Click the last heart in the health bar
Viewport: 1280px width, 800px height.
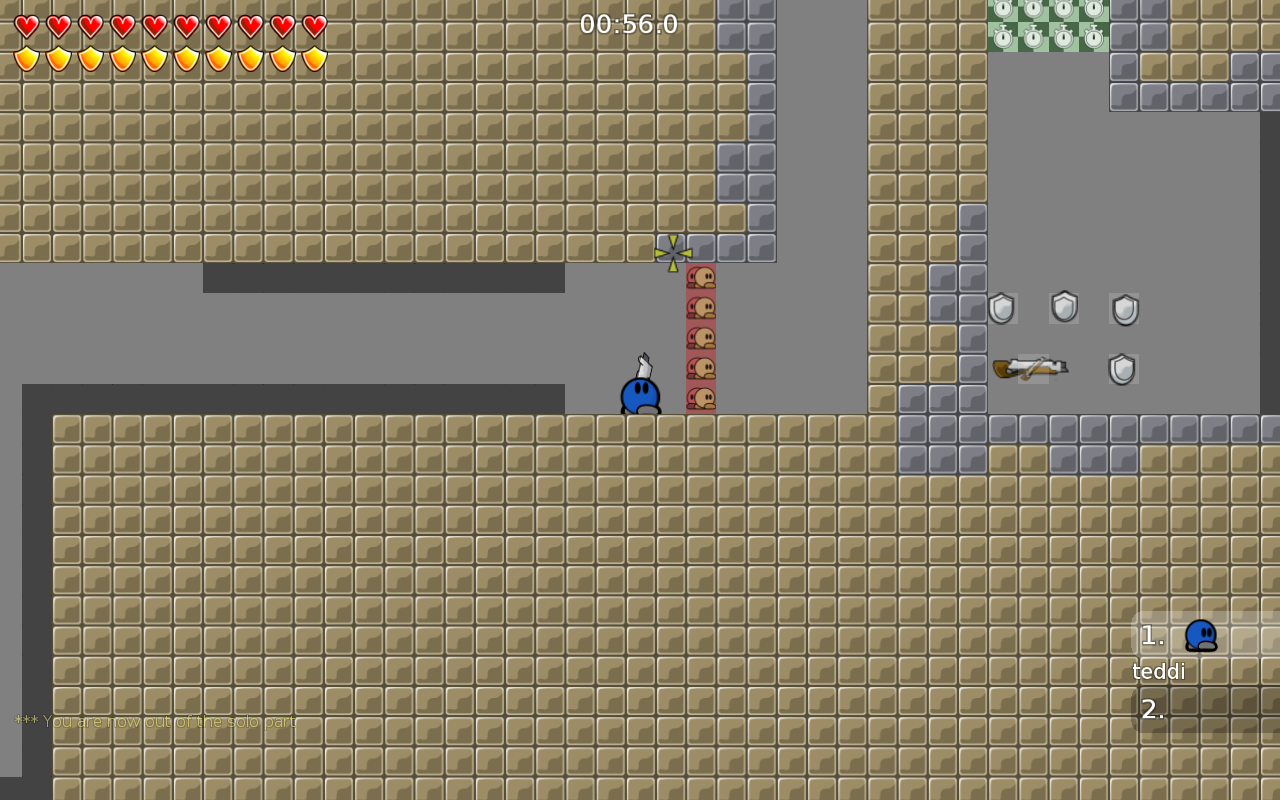(314, 28)
